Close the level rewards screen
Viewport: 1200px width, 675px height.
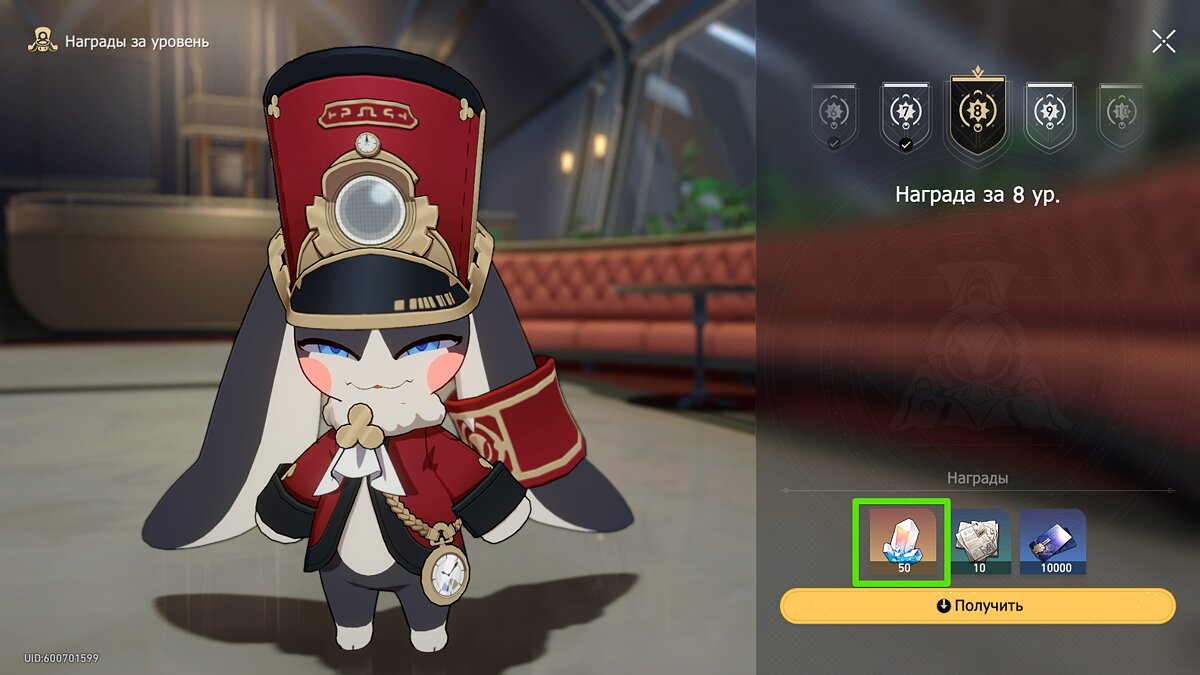(x=1163, y=41)
